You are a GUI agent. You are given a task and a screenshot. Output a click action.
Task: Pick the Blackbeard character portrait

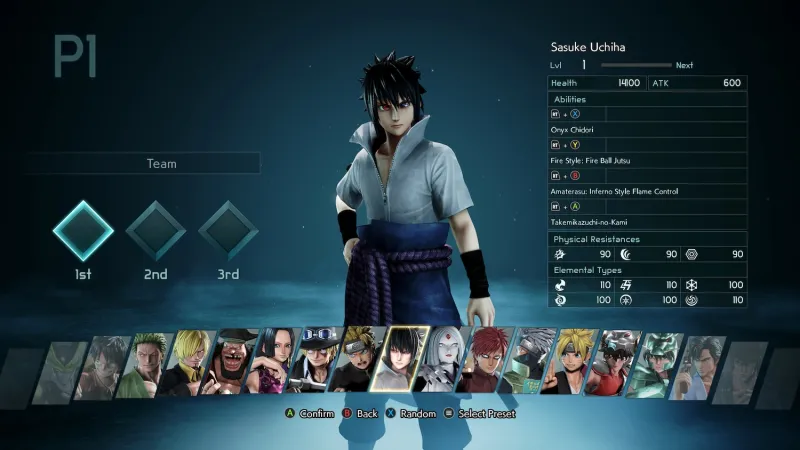click(232, 364)
